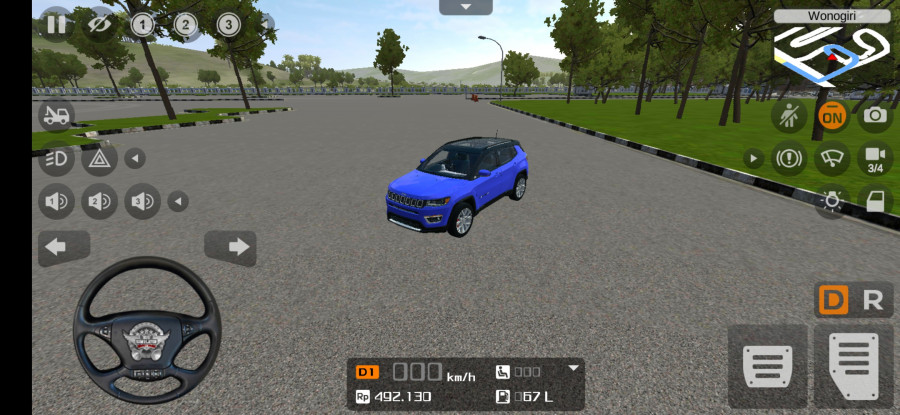Take a screenshot with the camera icon
Viewport: 900px width, 415px height.
(875, 115)
